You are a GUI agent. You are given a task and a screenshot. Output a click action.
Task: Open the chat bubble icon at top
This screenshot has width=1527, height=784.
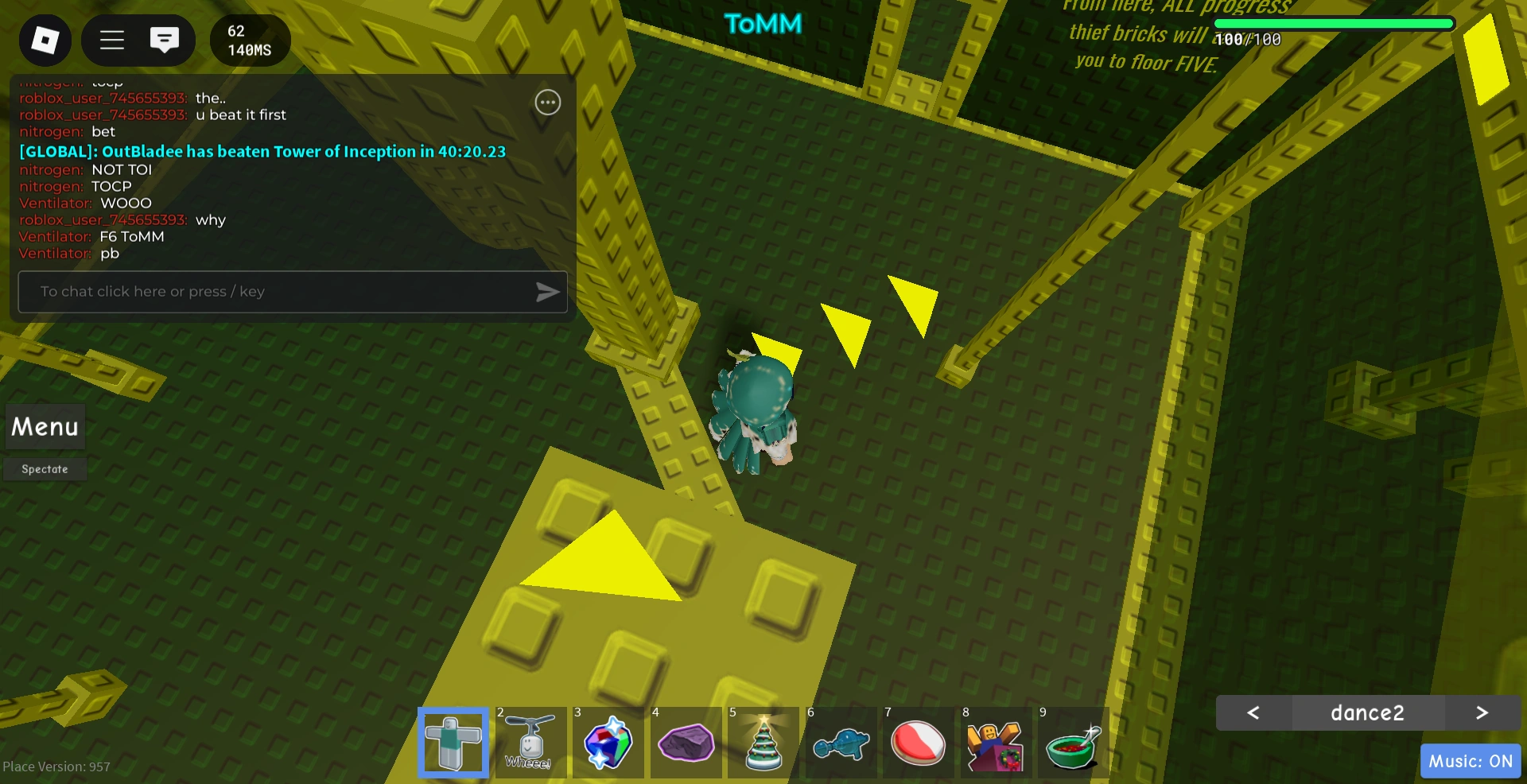tap(165, 41)
